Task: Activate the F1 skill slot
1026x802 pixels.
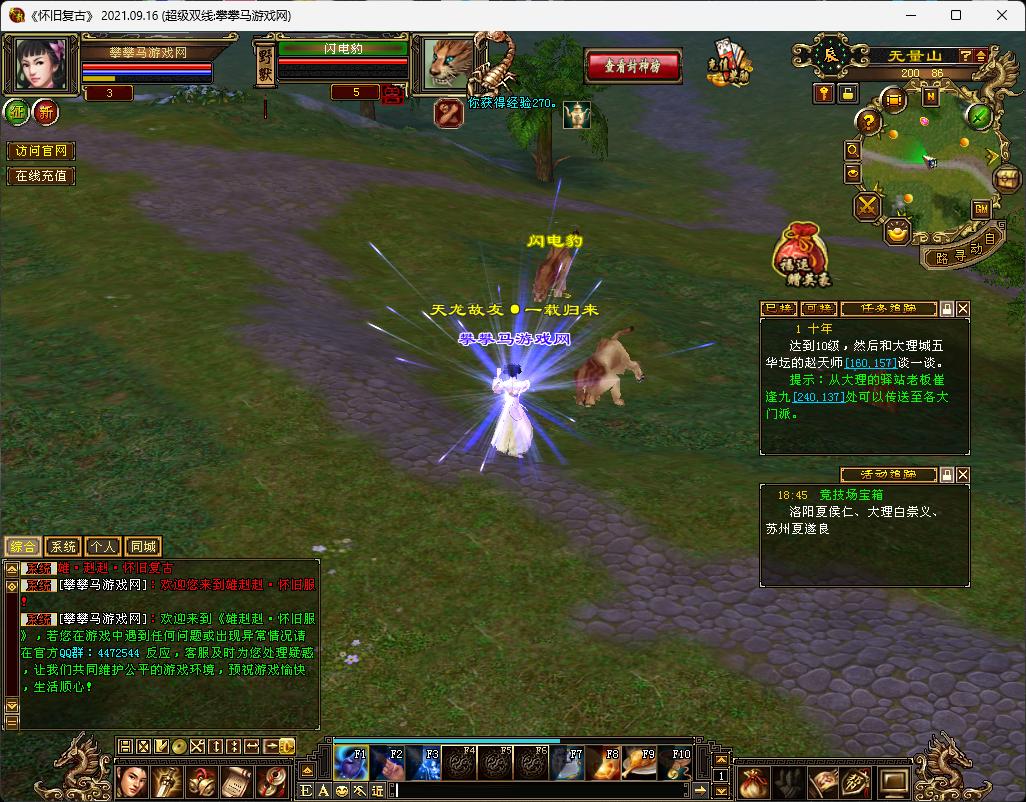Action: point(351,763)
